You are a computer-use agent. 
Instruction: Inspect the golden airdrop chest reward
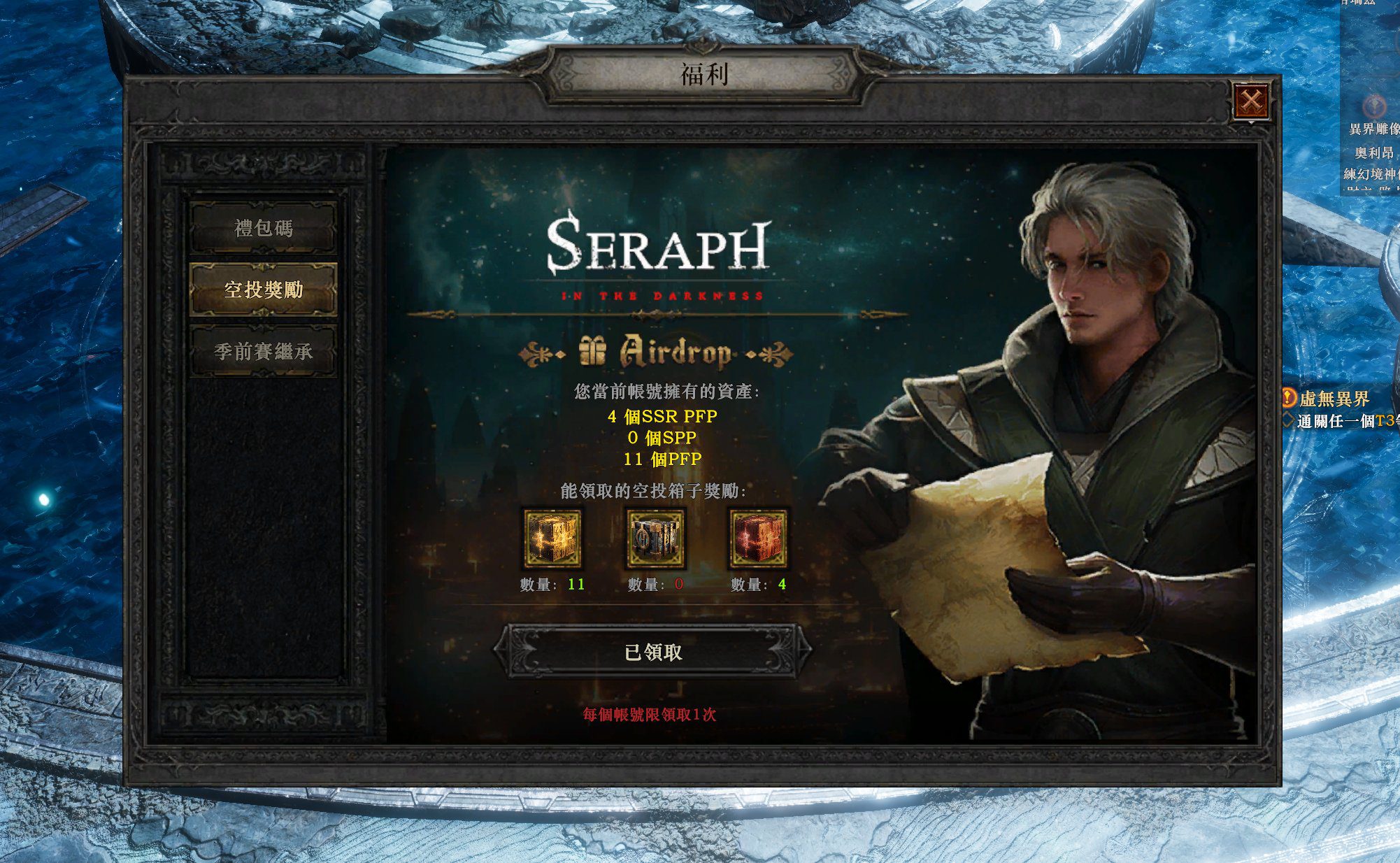coord(552,539)
